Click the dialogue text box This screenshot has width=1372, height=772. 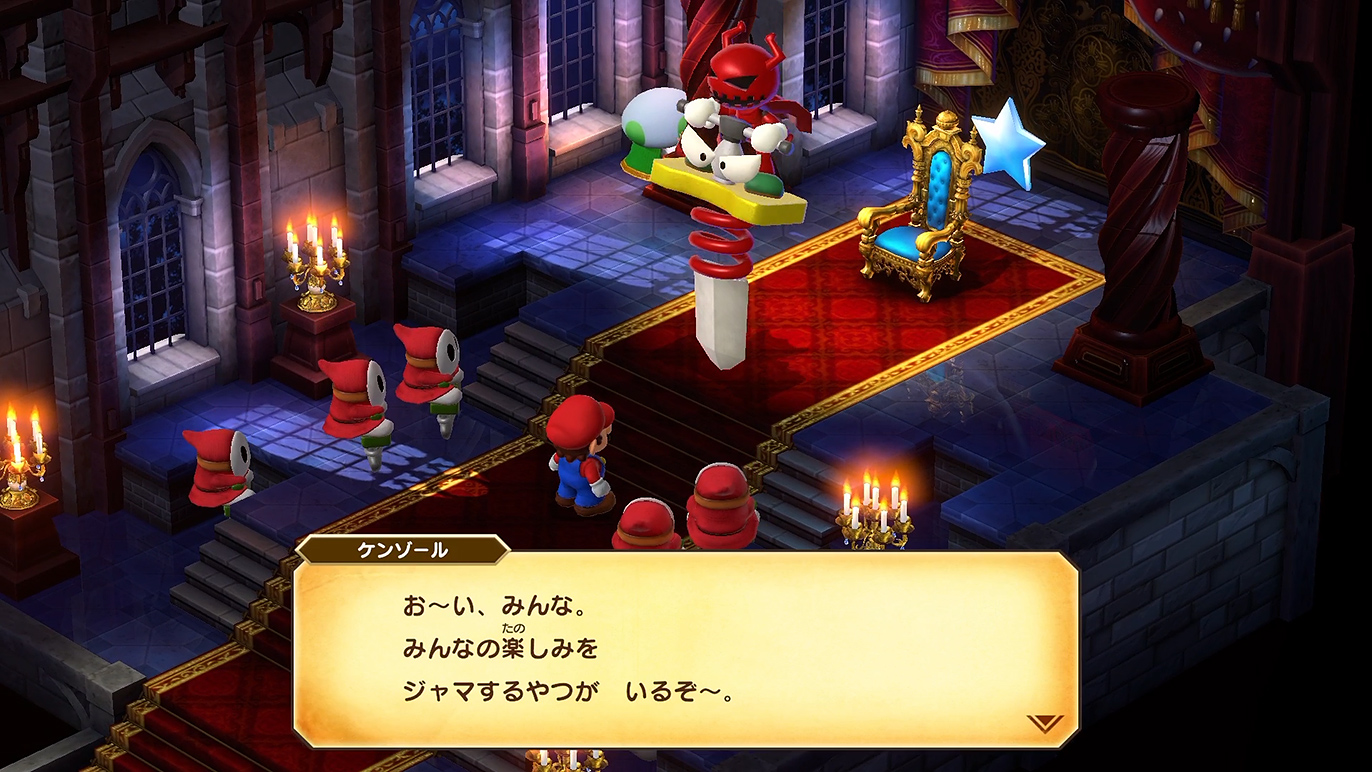pyautogui.click(x=686, y=645)
